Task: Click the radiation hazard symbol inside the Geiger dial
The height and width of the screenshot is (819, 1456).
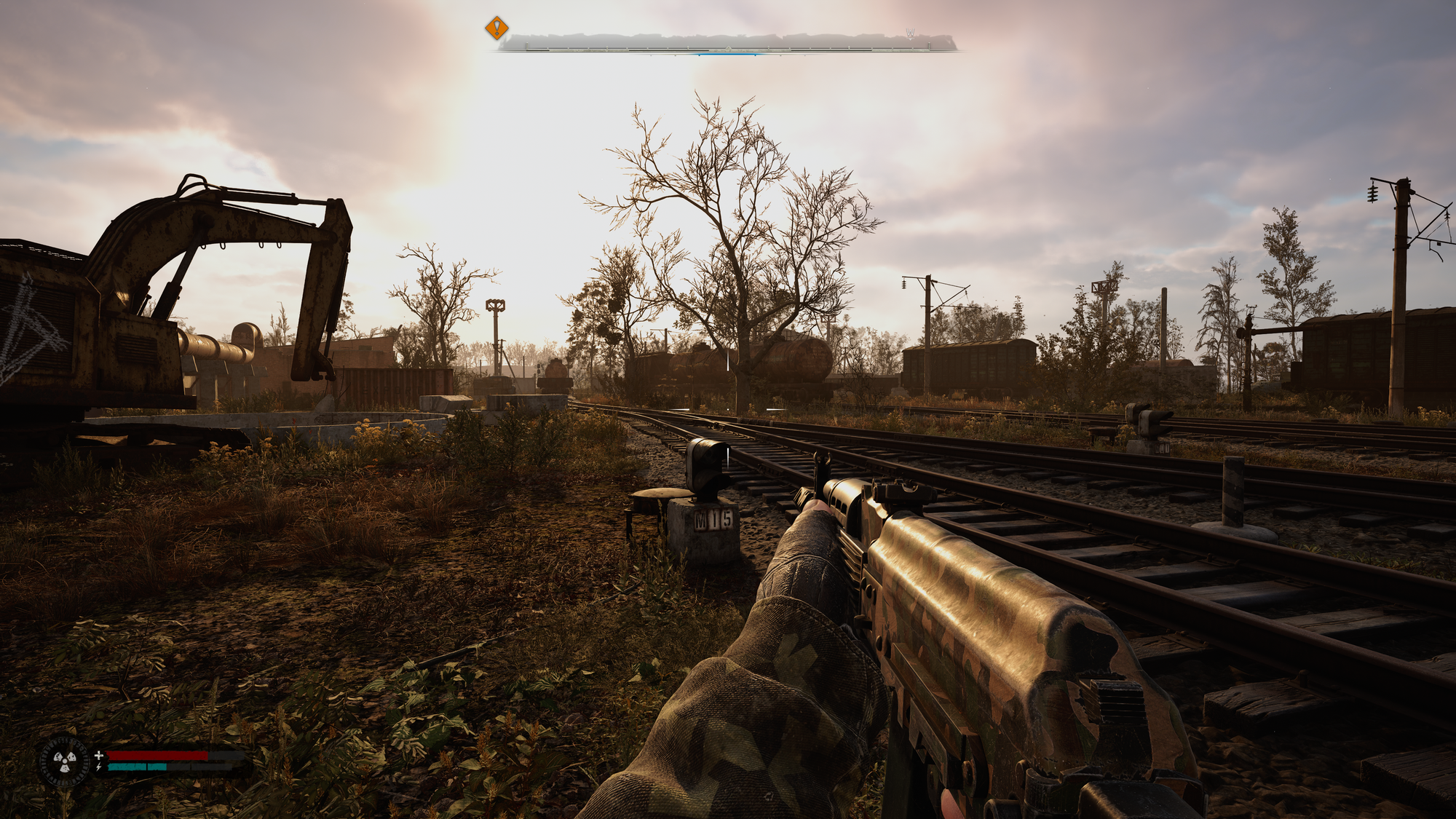Action: pyautogui.click(x=64, y=761)
